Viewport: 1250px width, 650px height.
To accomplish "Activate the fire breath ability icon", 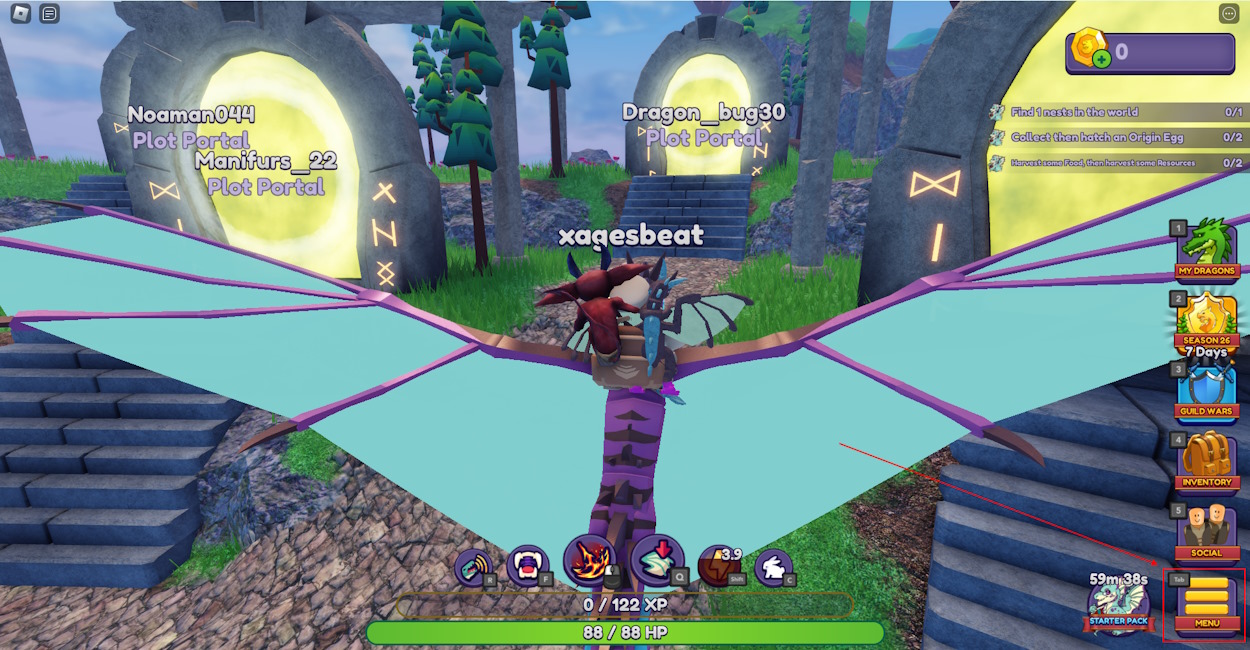I will tap(589, 561).
